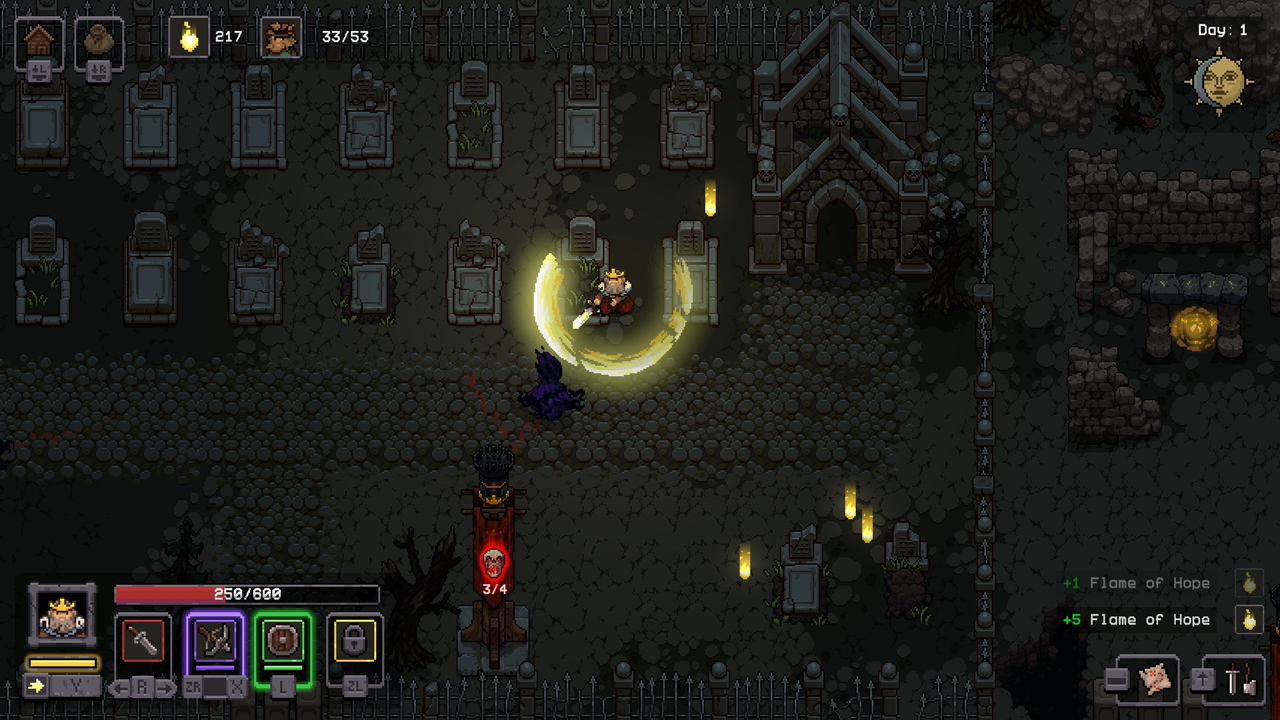Viewport: 1280px width, 720px height.
Task: Click the moon Day 1 indicator
Action: (1222, 78)
